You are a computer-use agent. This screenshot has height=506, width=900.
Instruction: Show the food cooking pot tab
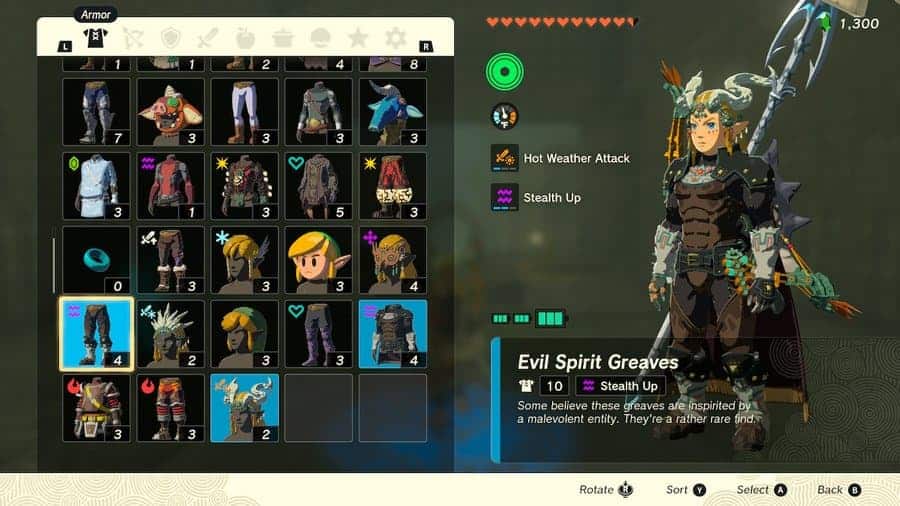coord(283,39)
